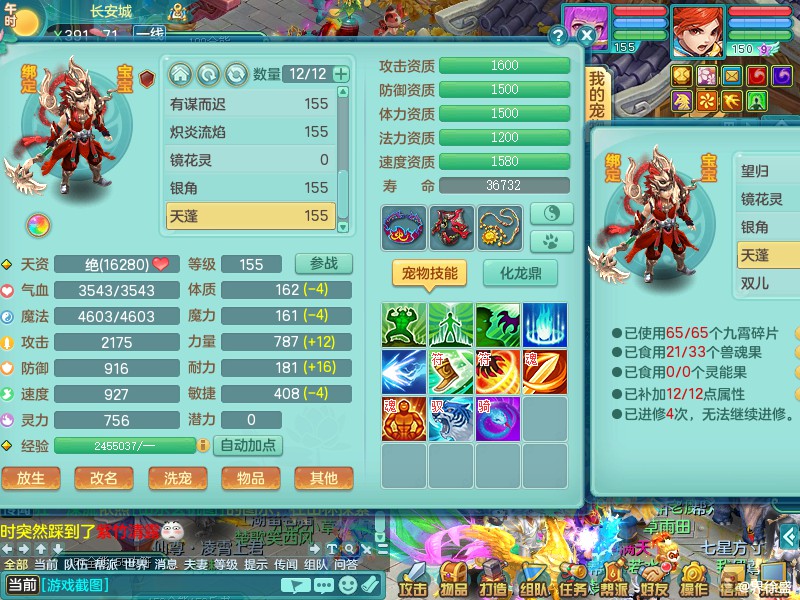
Task: Add a pet slot with the plus button
Action: (341, 74)
